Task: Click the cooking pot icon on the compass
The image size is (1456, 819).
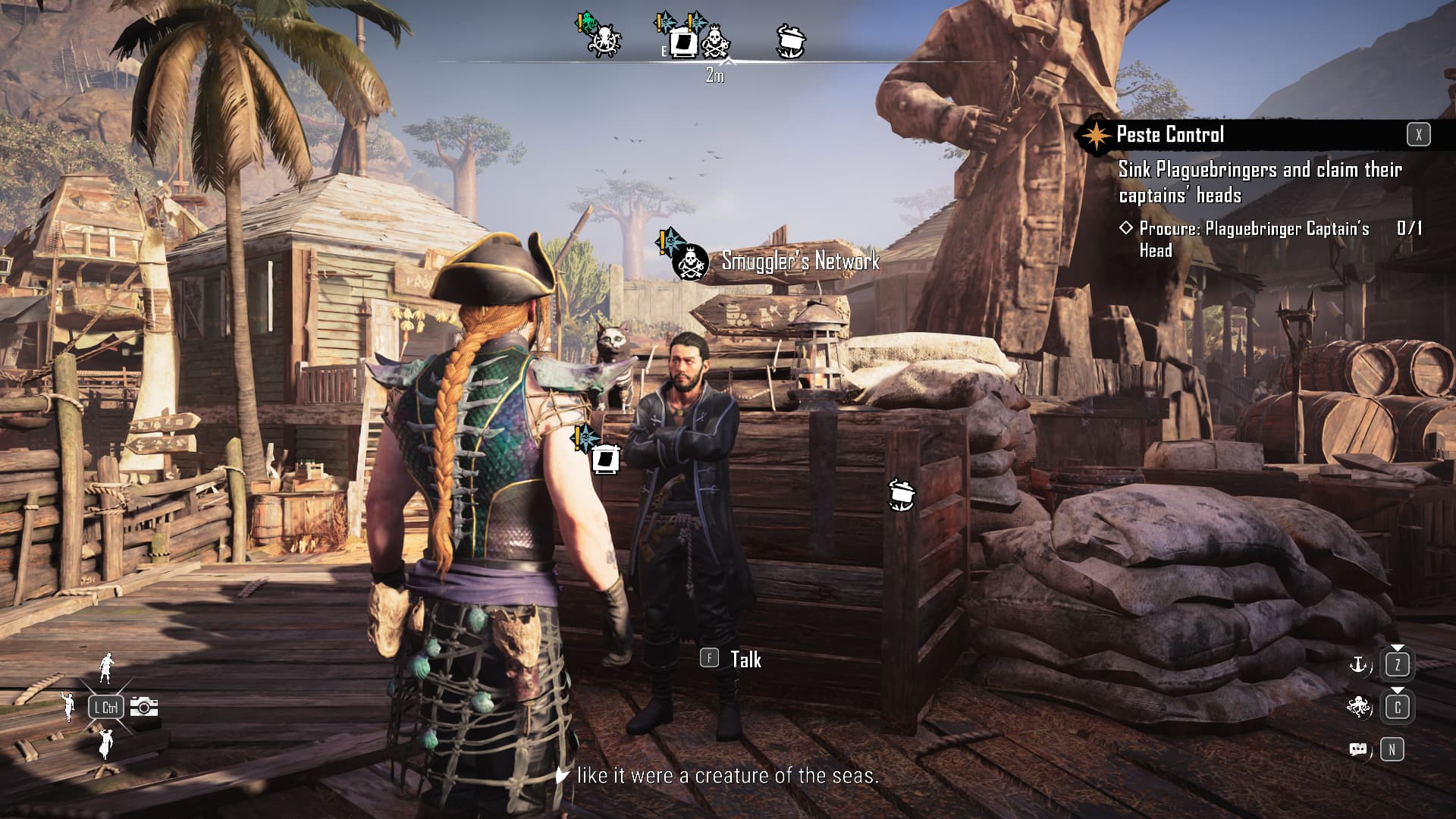Action: (x=791, y=40)
